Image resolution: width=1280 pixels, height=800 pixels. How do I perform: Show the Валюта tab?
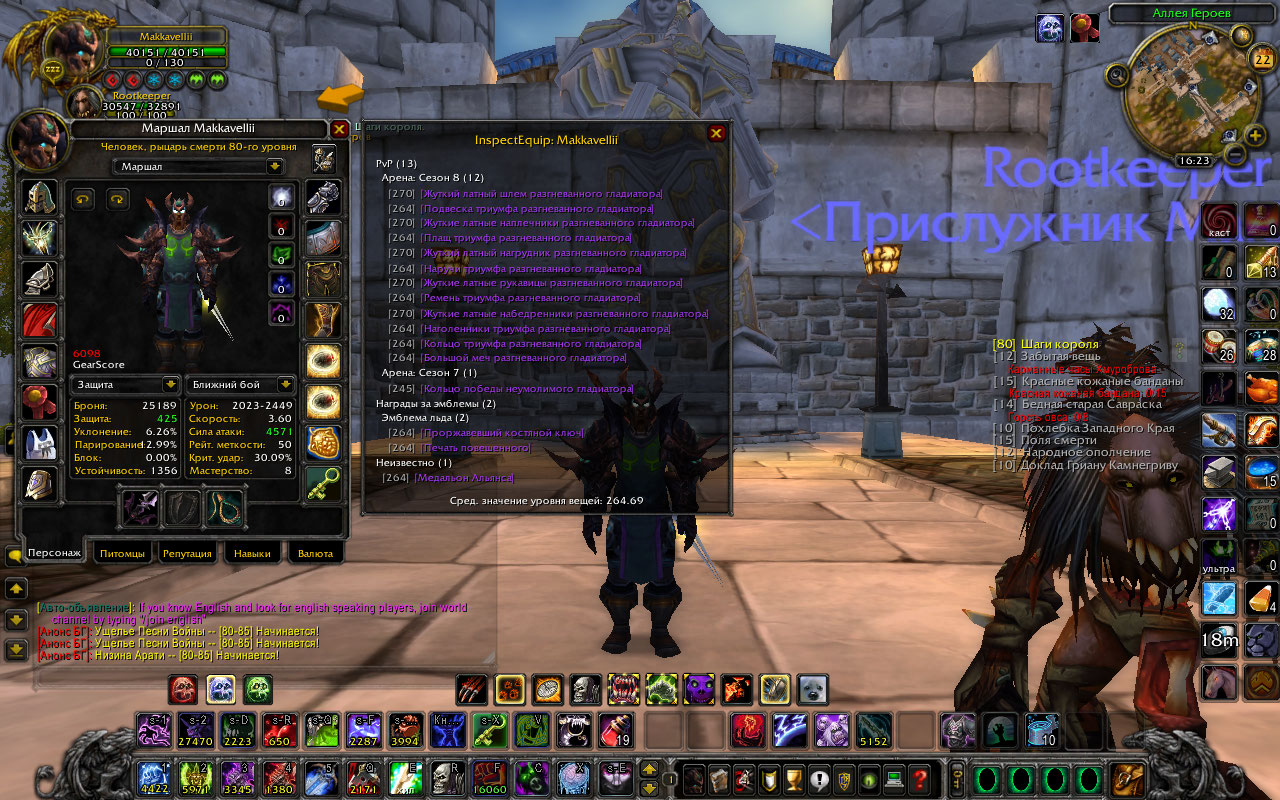pos(315,553)
